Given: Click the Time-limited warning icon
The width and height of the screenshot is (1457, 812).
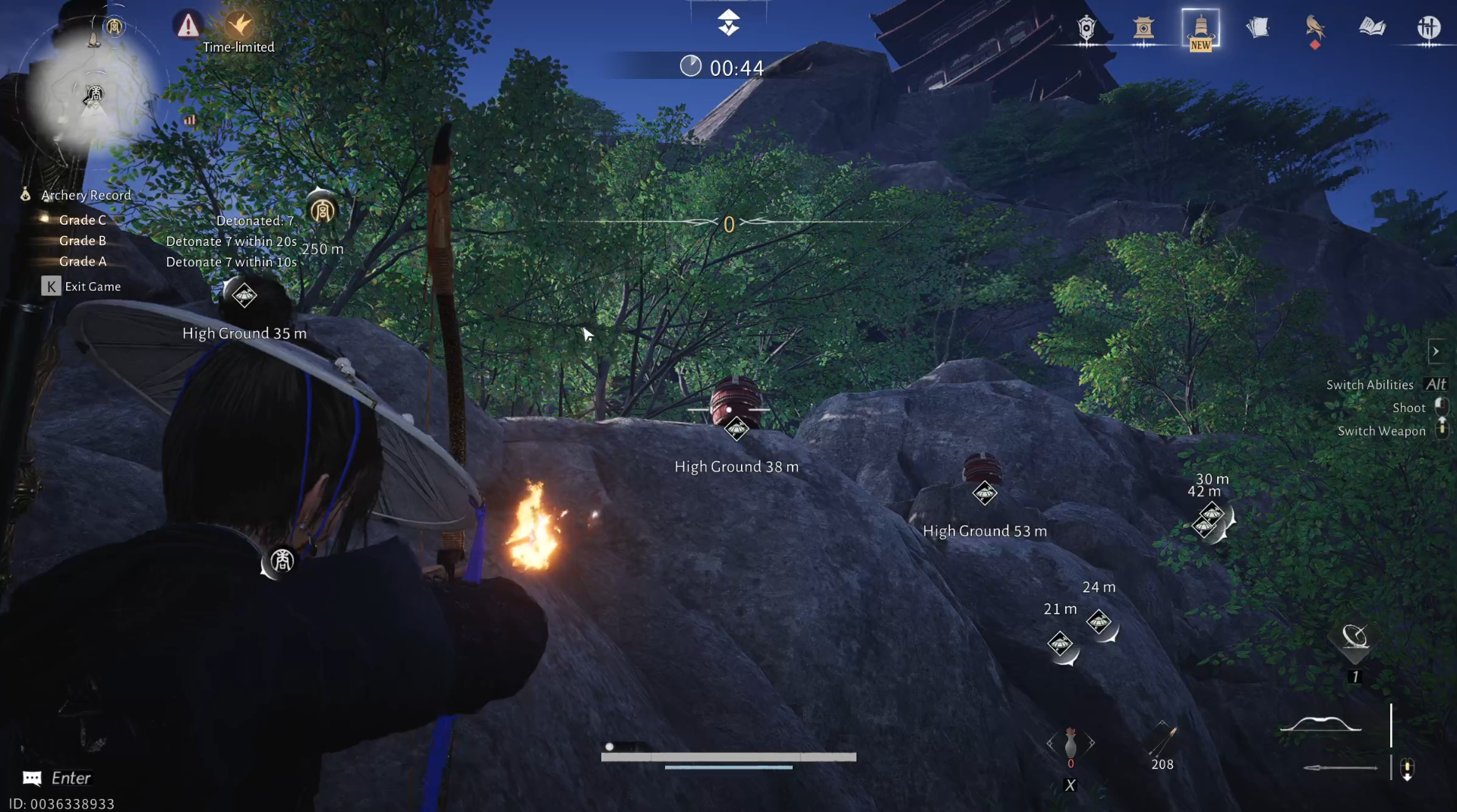Looking at the screenshot, I should 187,25.
